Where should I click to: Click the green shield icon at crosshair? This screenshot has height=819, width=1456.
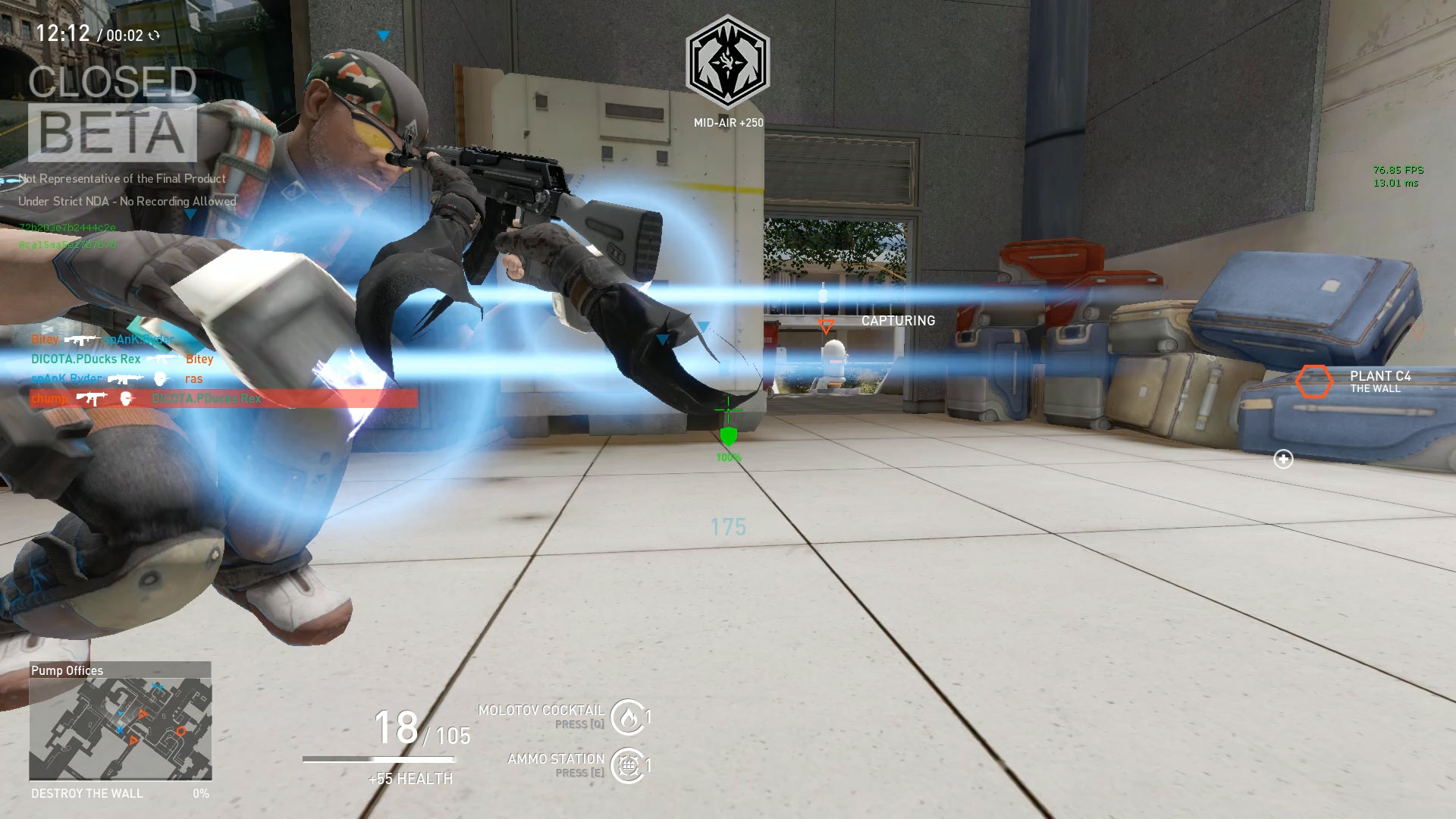728,436
